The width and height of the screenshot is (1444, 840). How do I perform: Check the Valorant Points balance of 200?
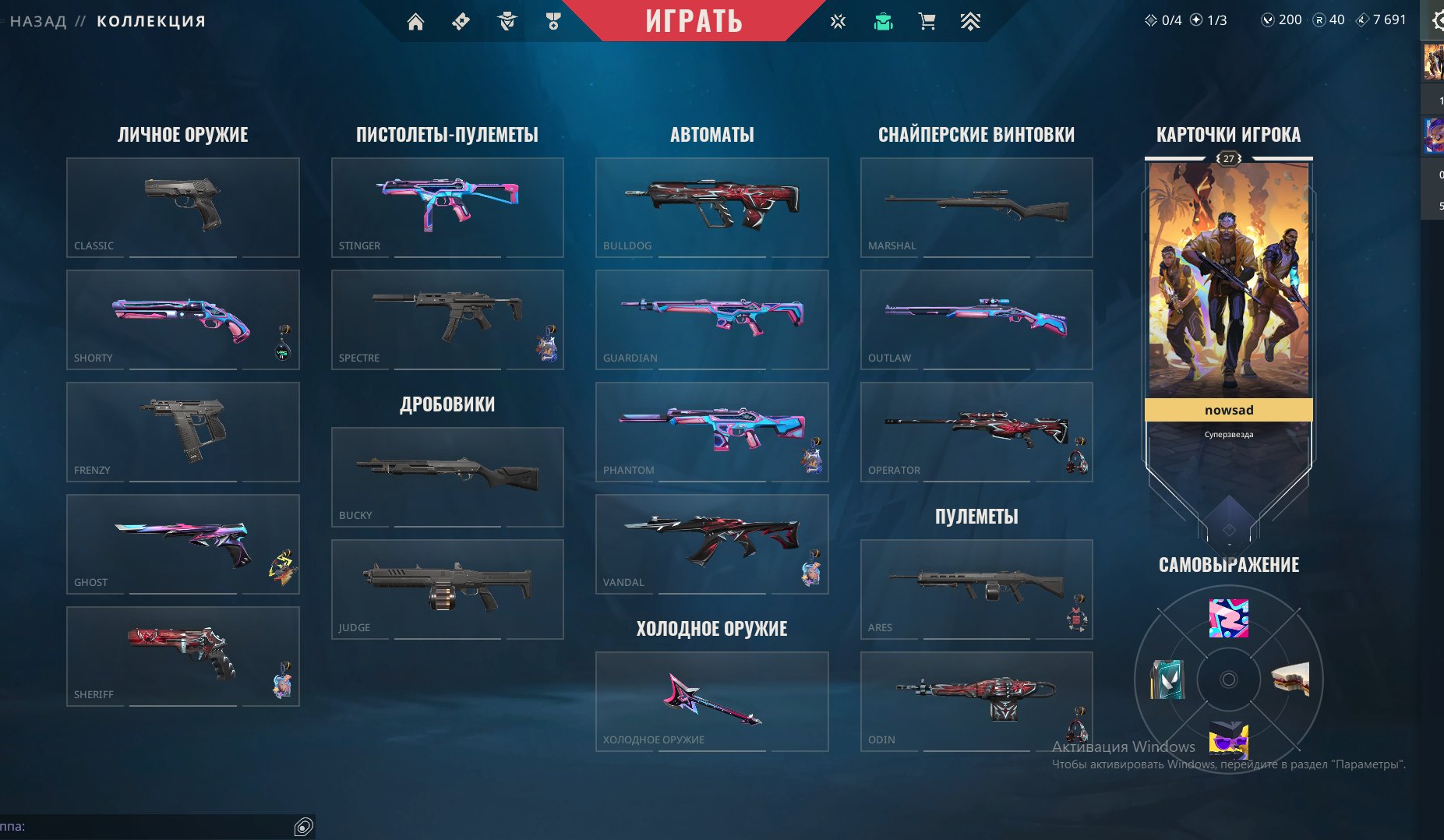click(1280, 19)
